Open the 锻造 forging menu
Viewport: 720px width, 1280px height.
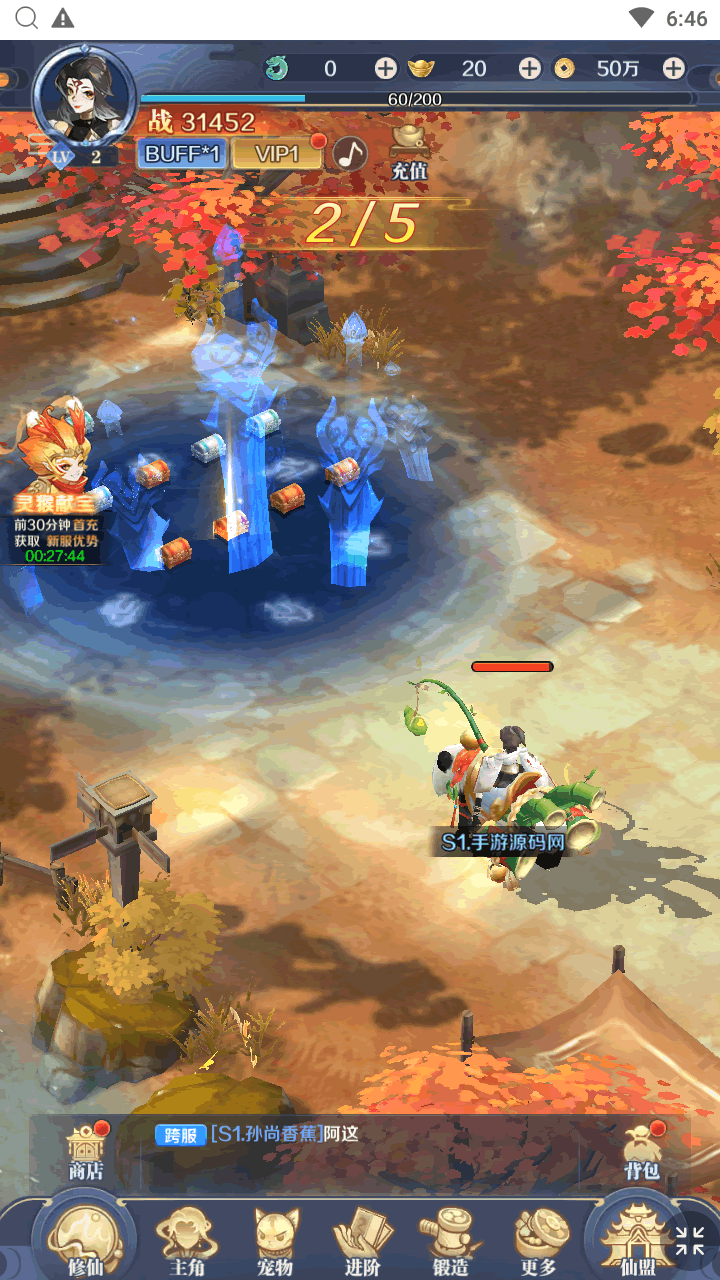pos(450,1240)
